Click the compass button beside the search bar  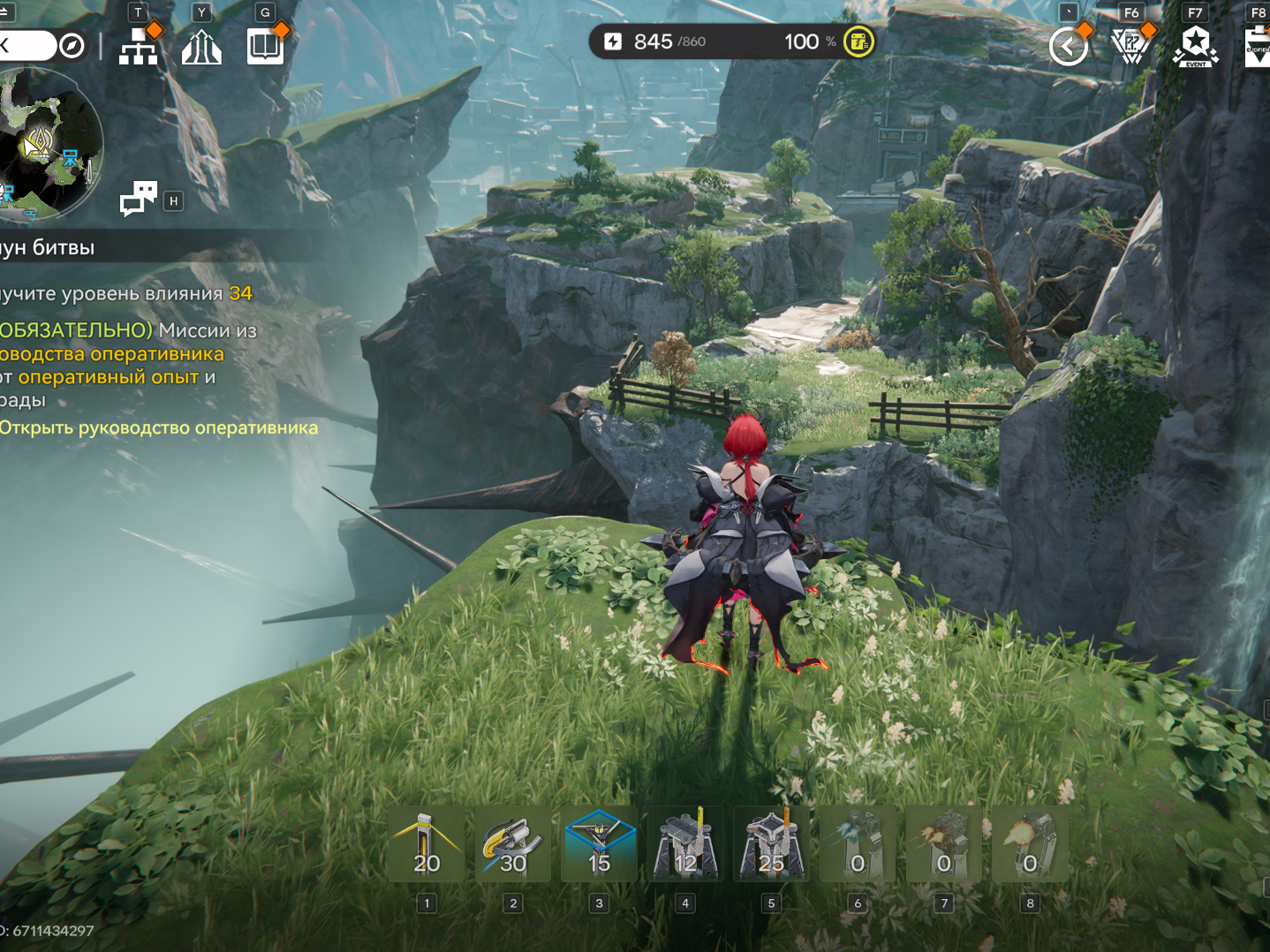point(72,45)
